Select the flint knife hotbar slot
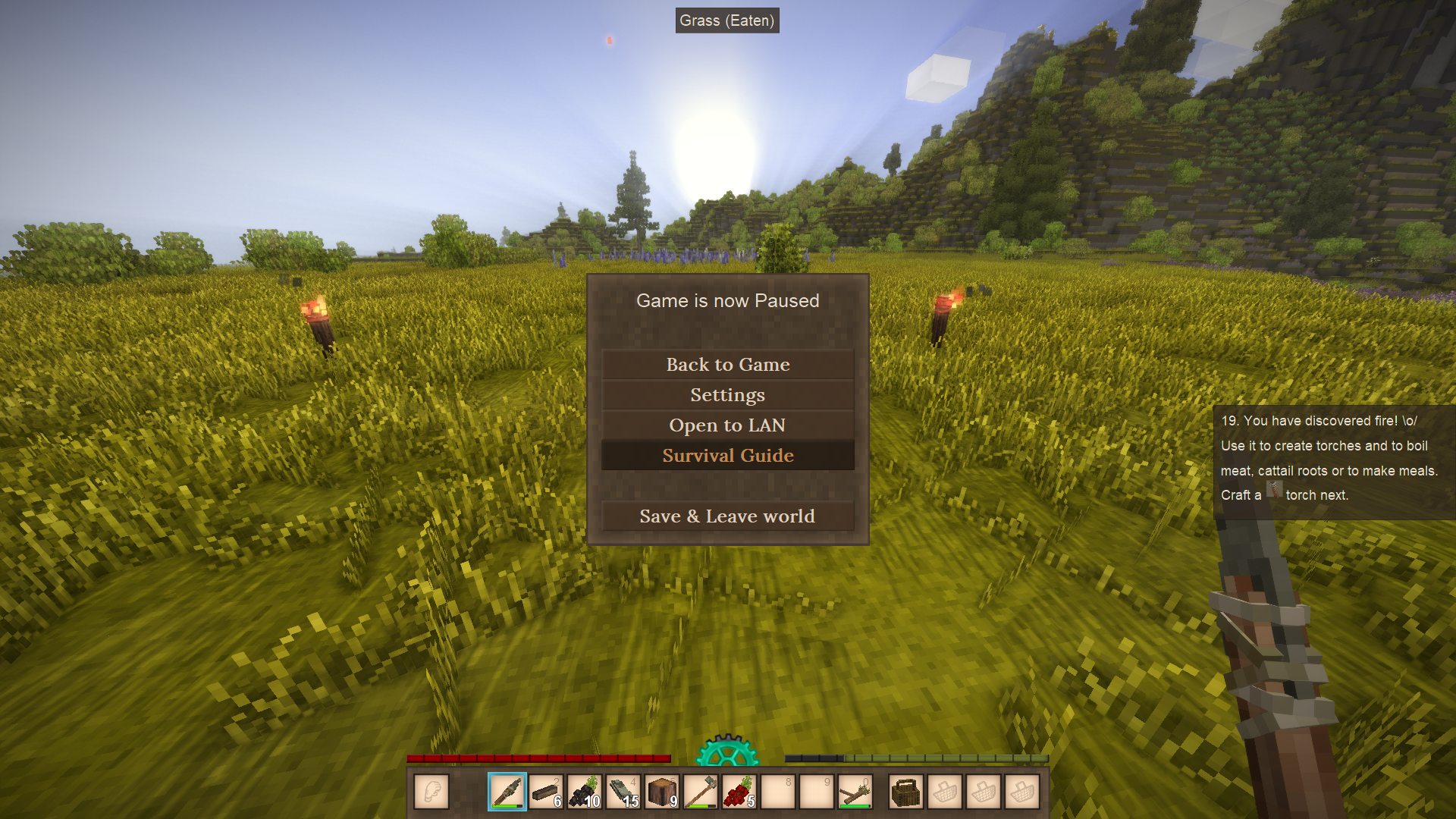Screen dimensions: 1456x819 coord(507,792)
